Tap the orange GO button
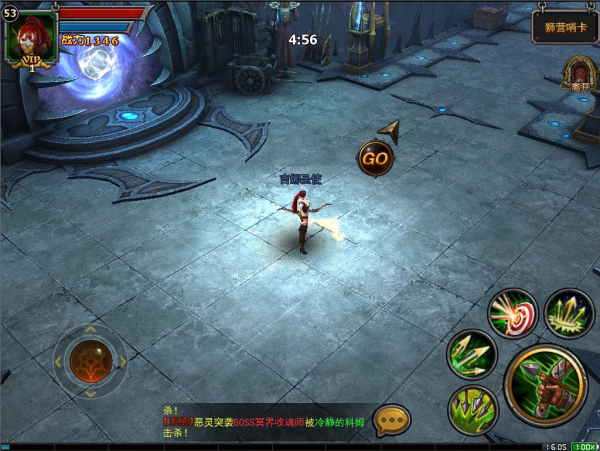The image size is (600, 451). pyautogui.click(x=375, y=157)
